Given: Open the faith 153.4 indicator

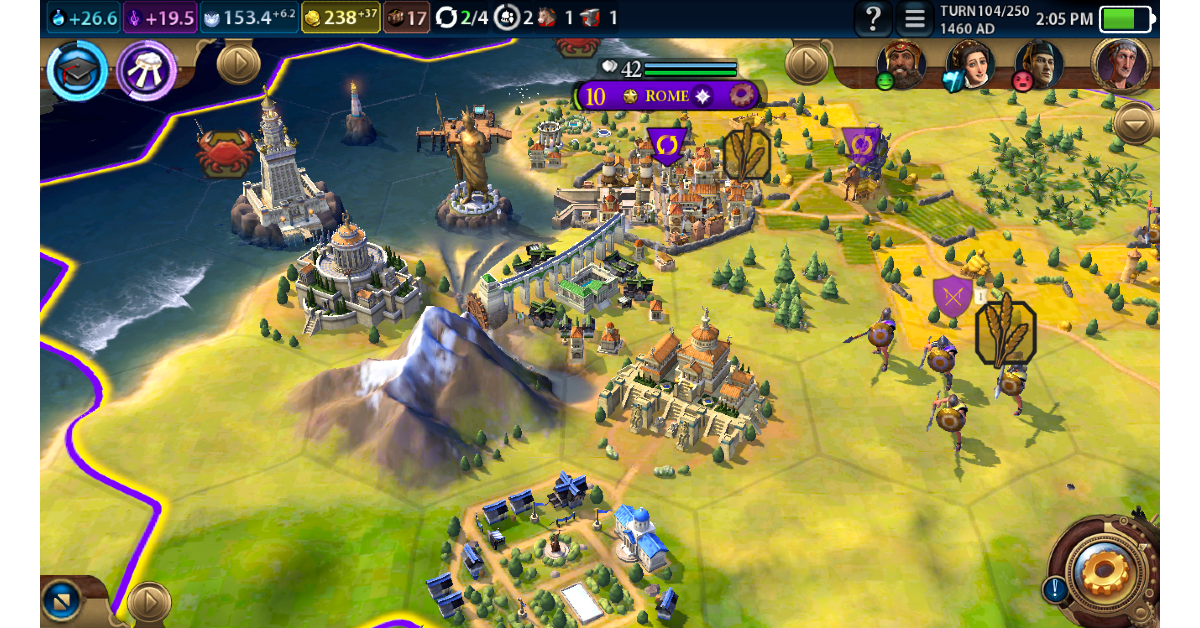Looking at the screenshot, I should click(x=249, y=18).
